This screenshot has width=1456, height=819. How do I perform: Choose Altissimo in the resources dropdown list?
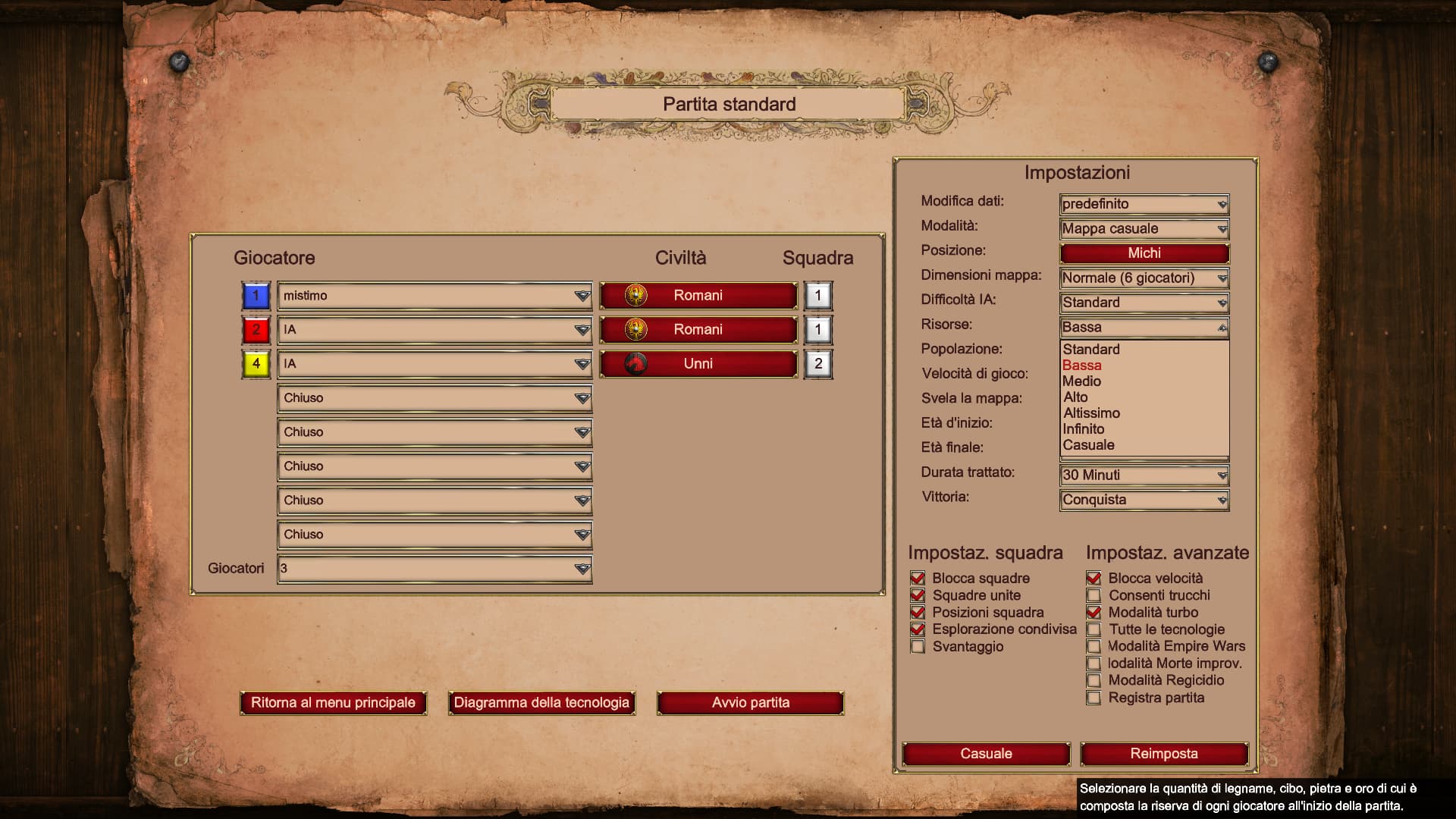[1091, 413]
